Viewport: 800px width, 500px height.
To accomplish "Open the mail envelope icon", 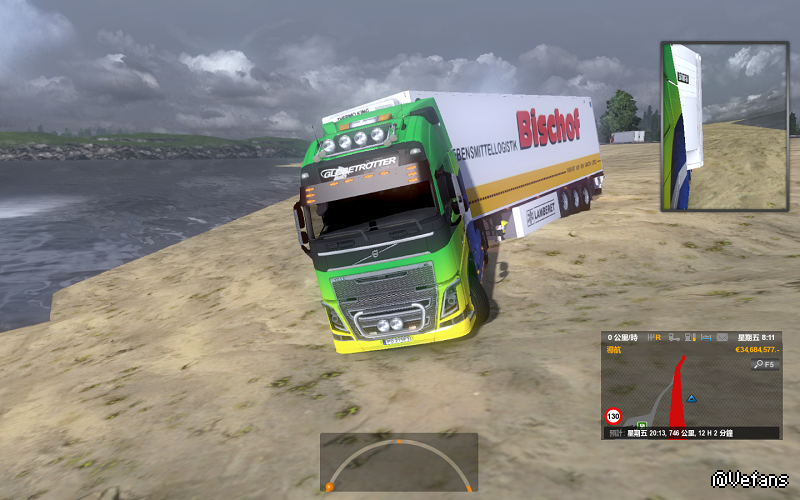I will tap(722, 338).
